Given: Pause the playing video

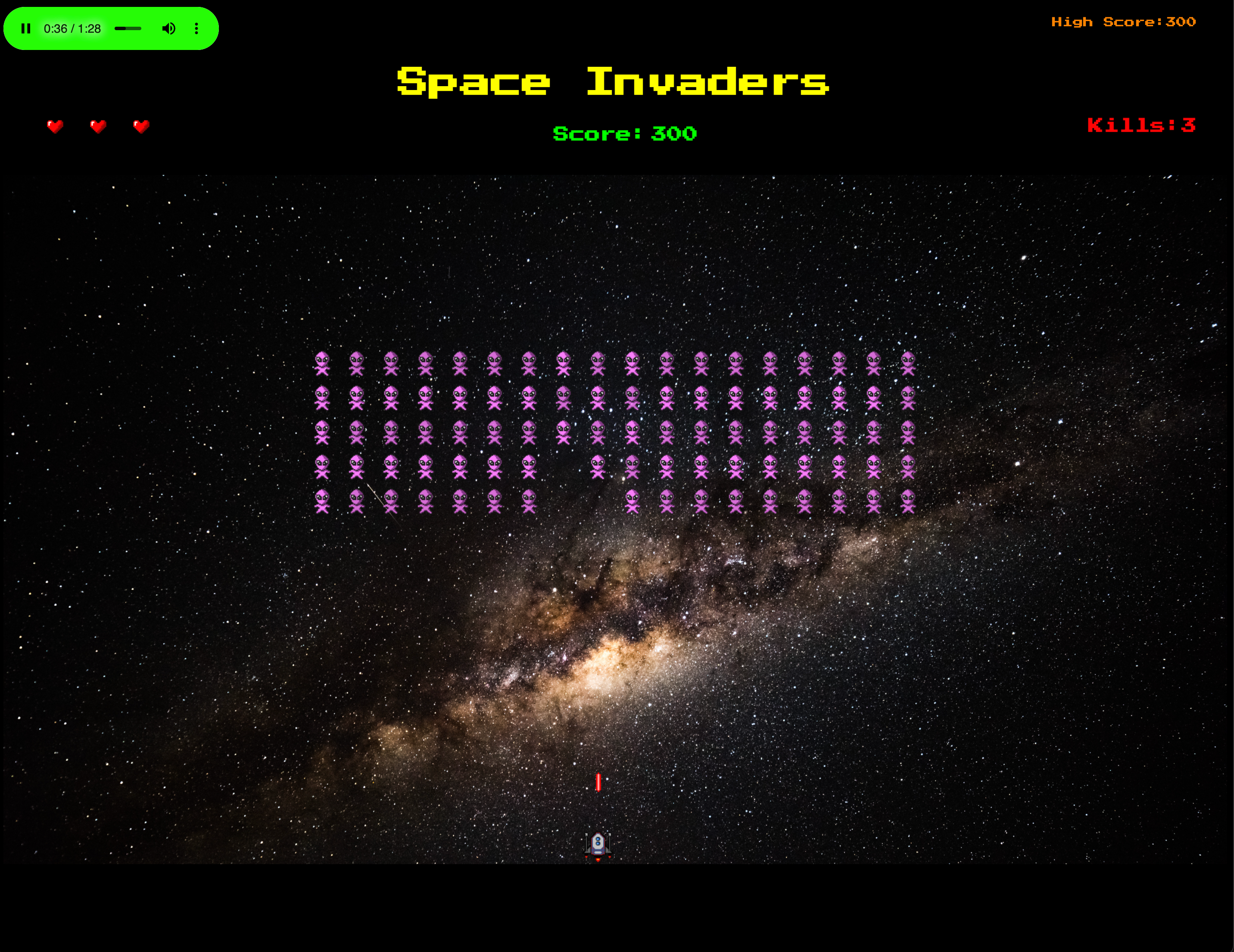Looking at the screenshot, I should 26,28.
